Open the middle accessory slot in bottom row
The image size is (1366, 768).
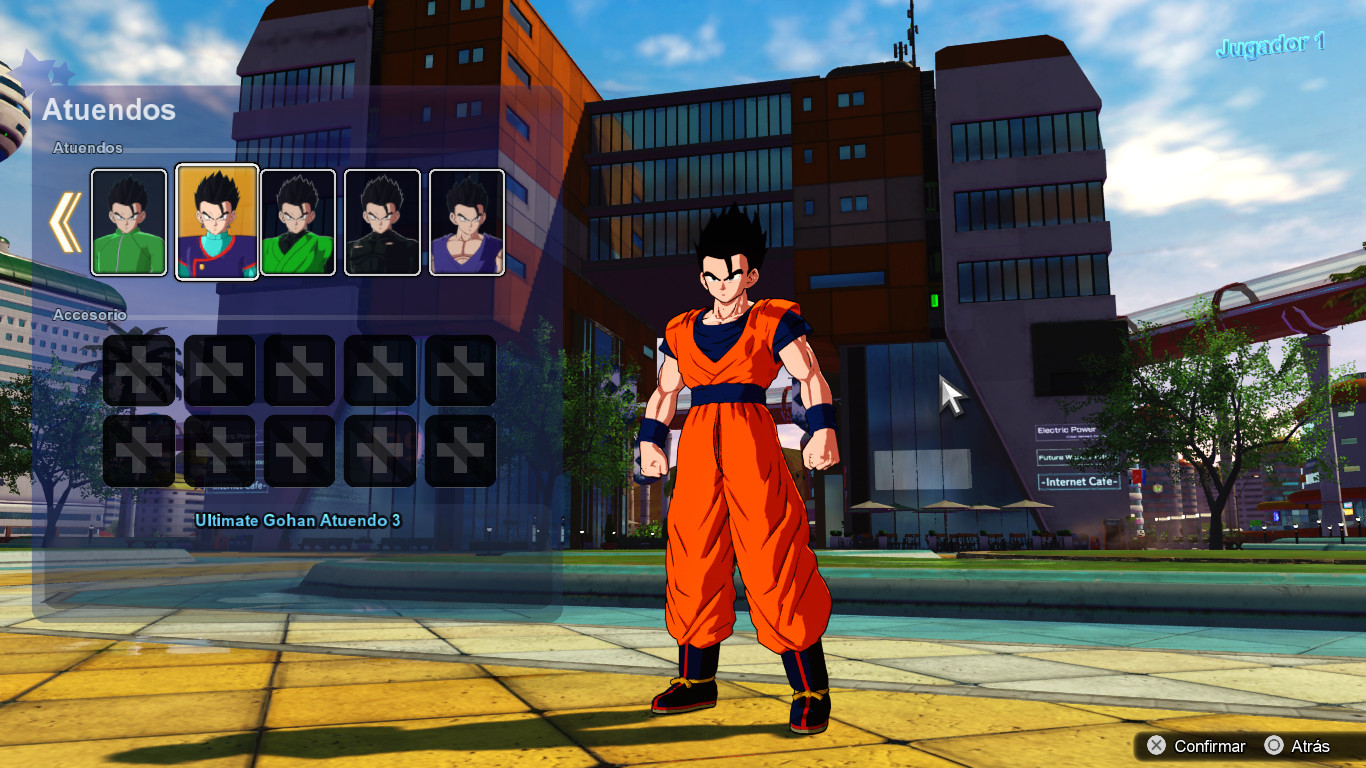coord(299,449)
